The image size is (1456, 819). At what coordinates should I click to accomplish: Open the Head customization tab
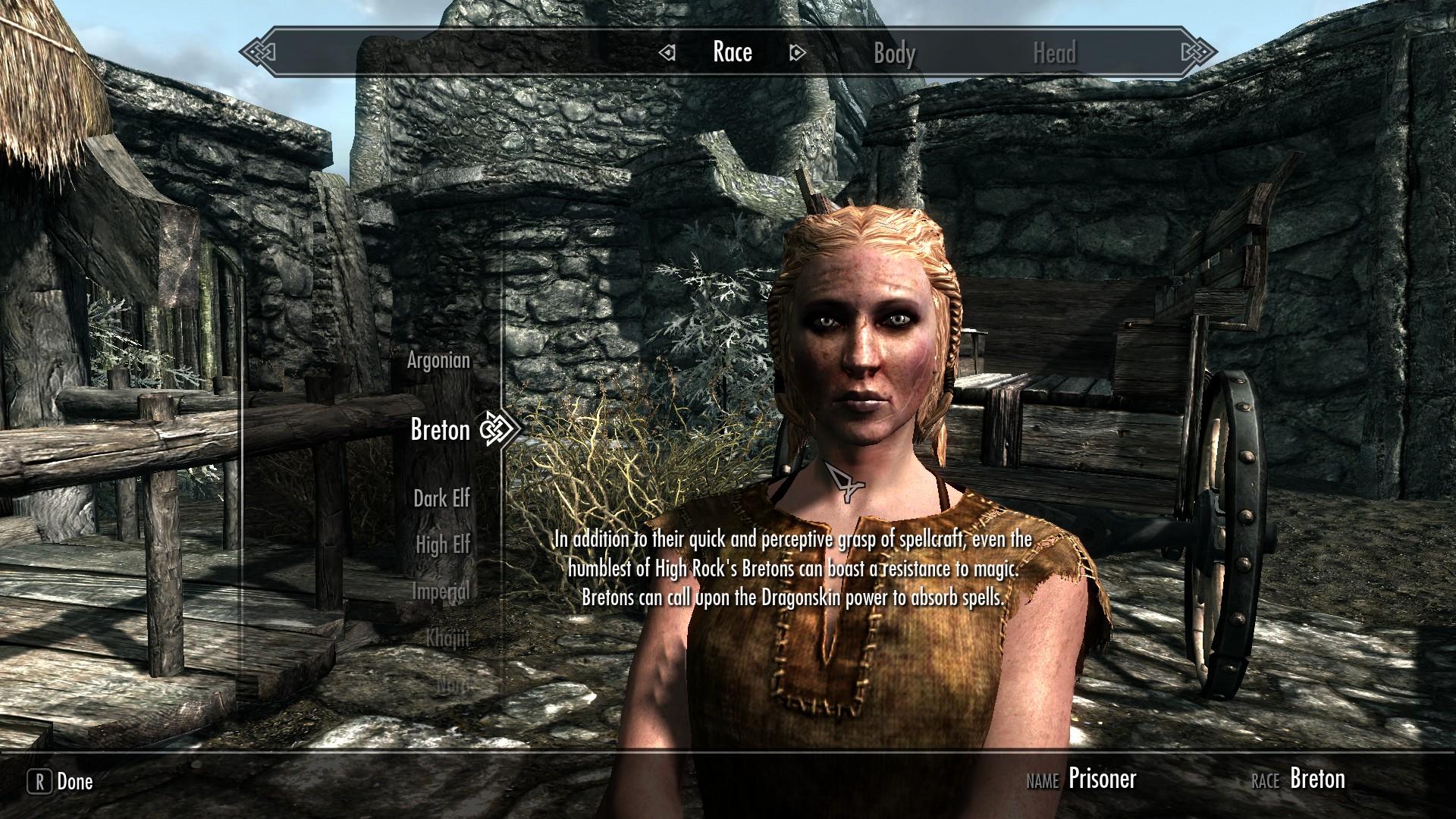click(x=1054, y=53)
